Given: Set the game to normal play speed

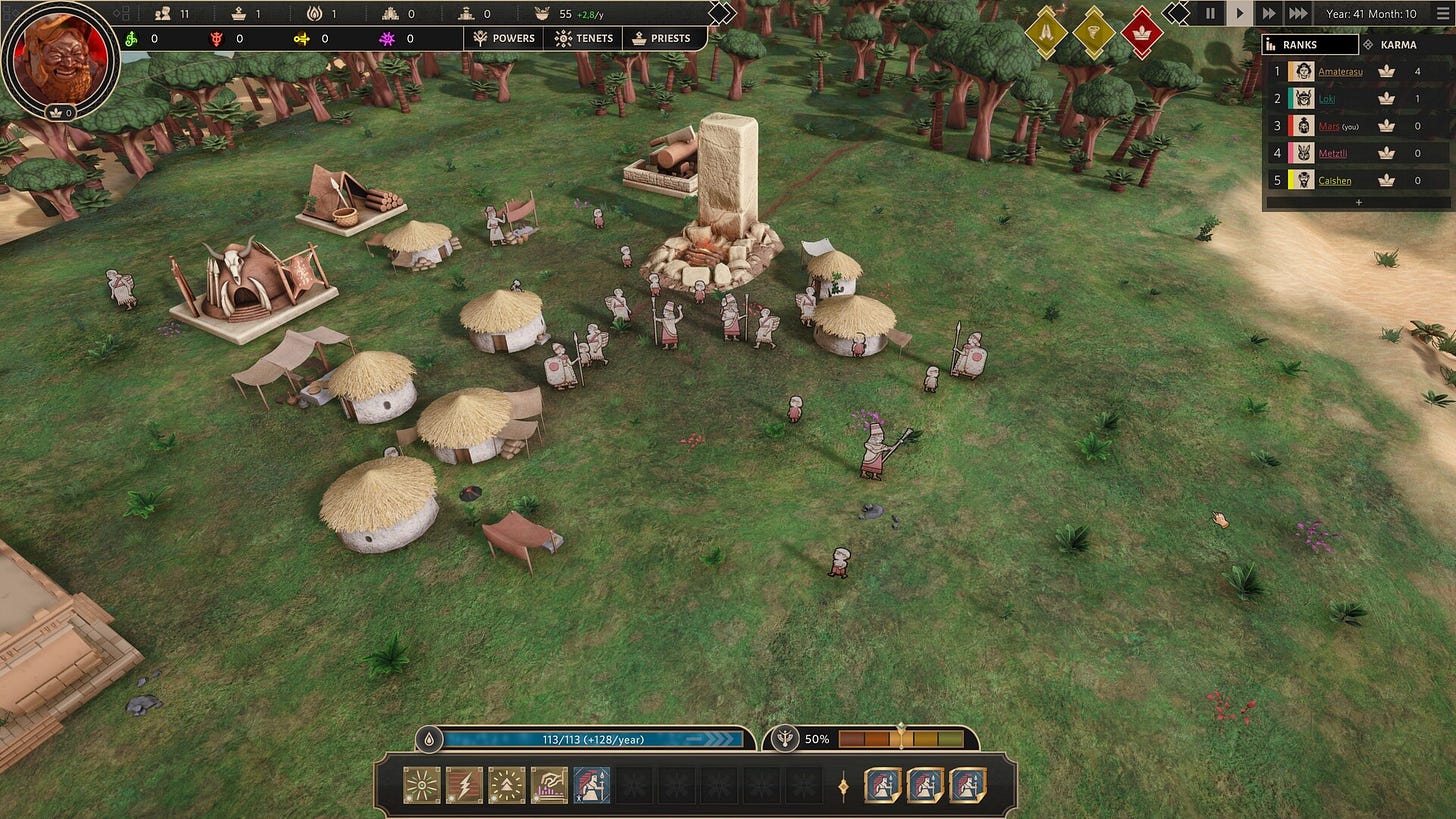Looking at the screenshot, I should coord(1239,14).
